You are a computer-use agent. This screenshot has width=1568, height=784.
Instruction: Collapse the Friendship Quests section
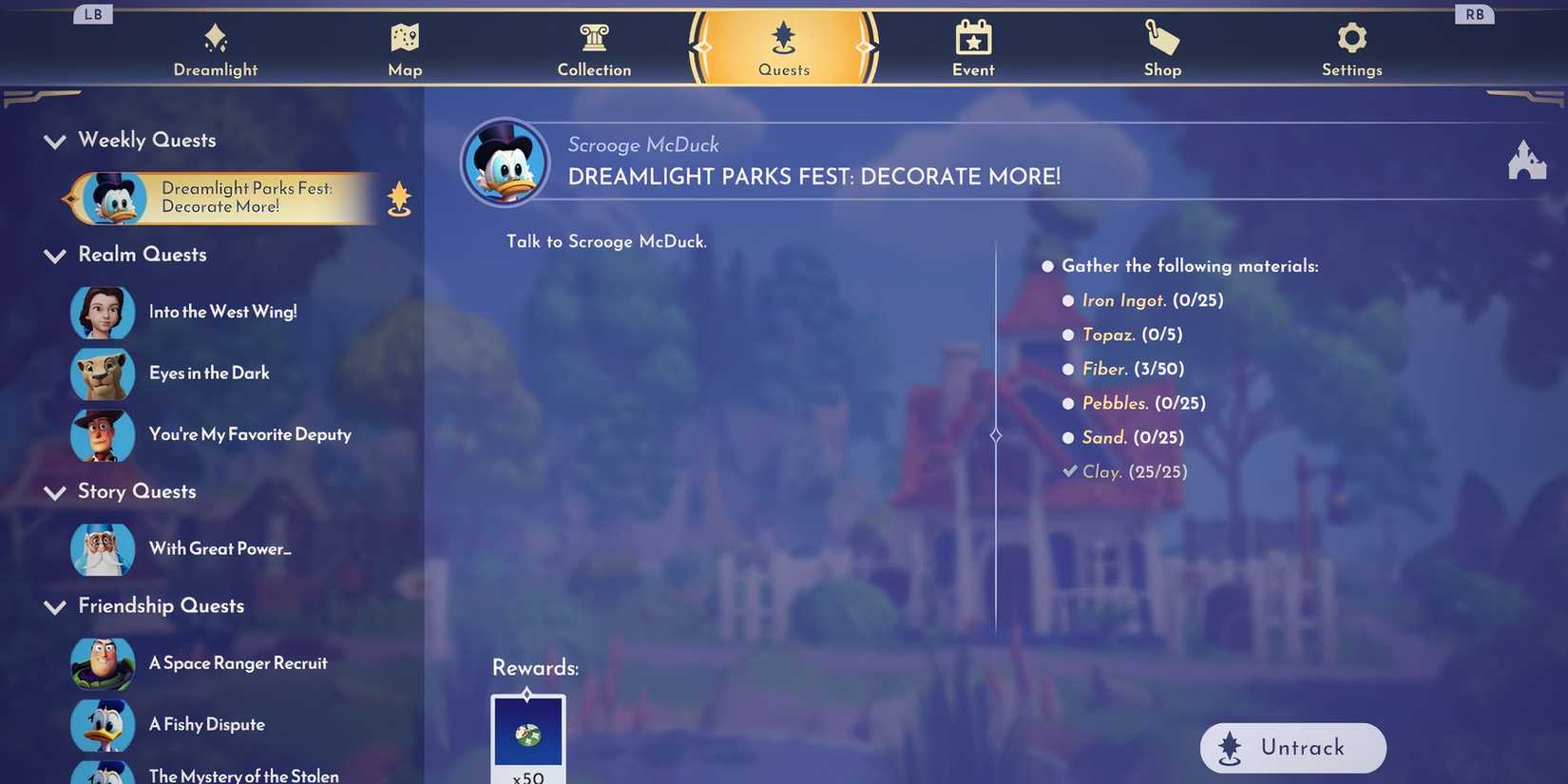coord(54,605)
